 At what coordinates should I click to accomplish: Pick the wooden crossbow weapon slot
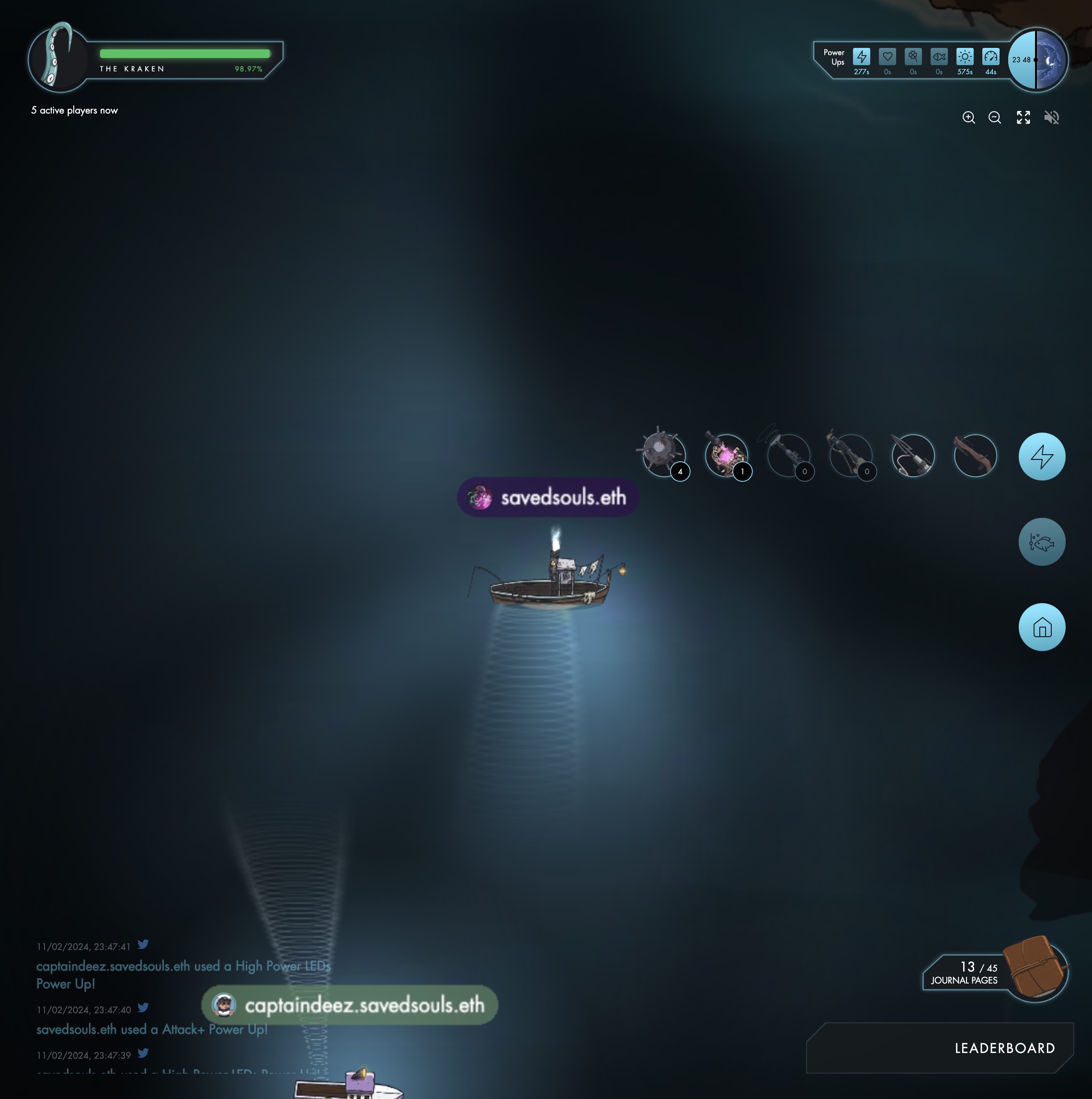pos(975,456)
